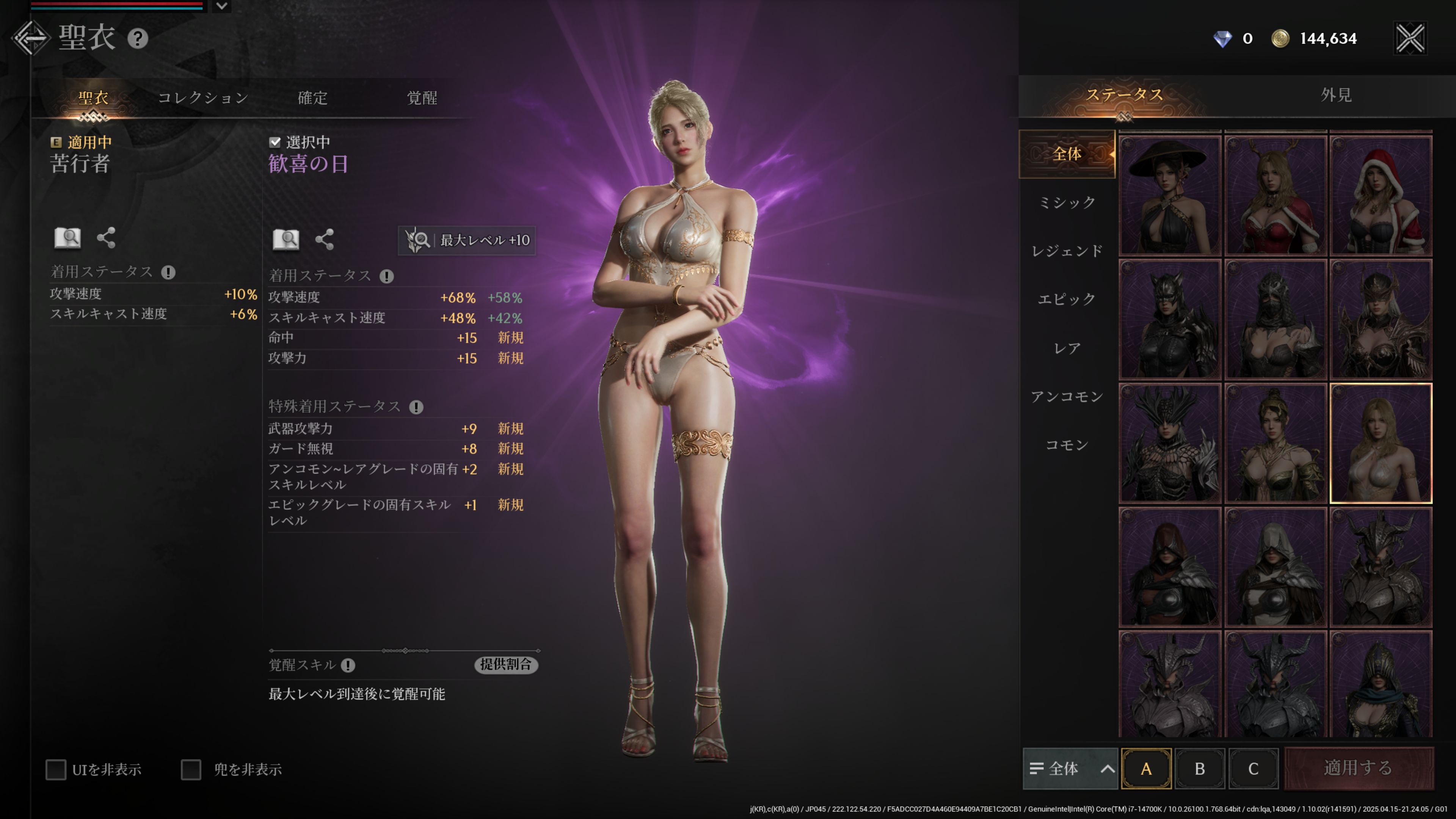Viewport: 1456px width, 819px height.
Task: Select the アンコモン grade filter
Action: click(x=1067, y=397)
